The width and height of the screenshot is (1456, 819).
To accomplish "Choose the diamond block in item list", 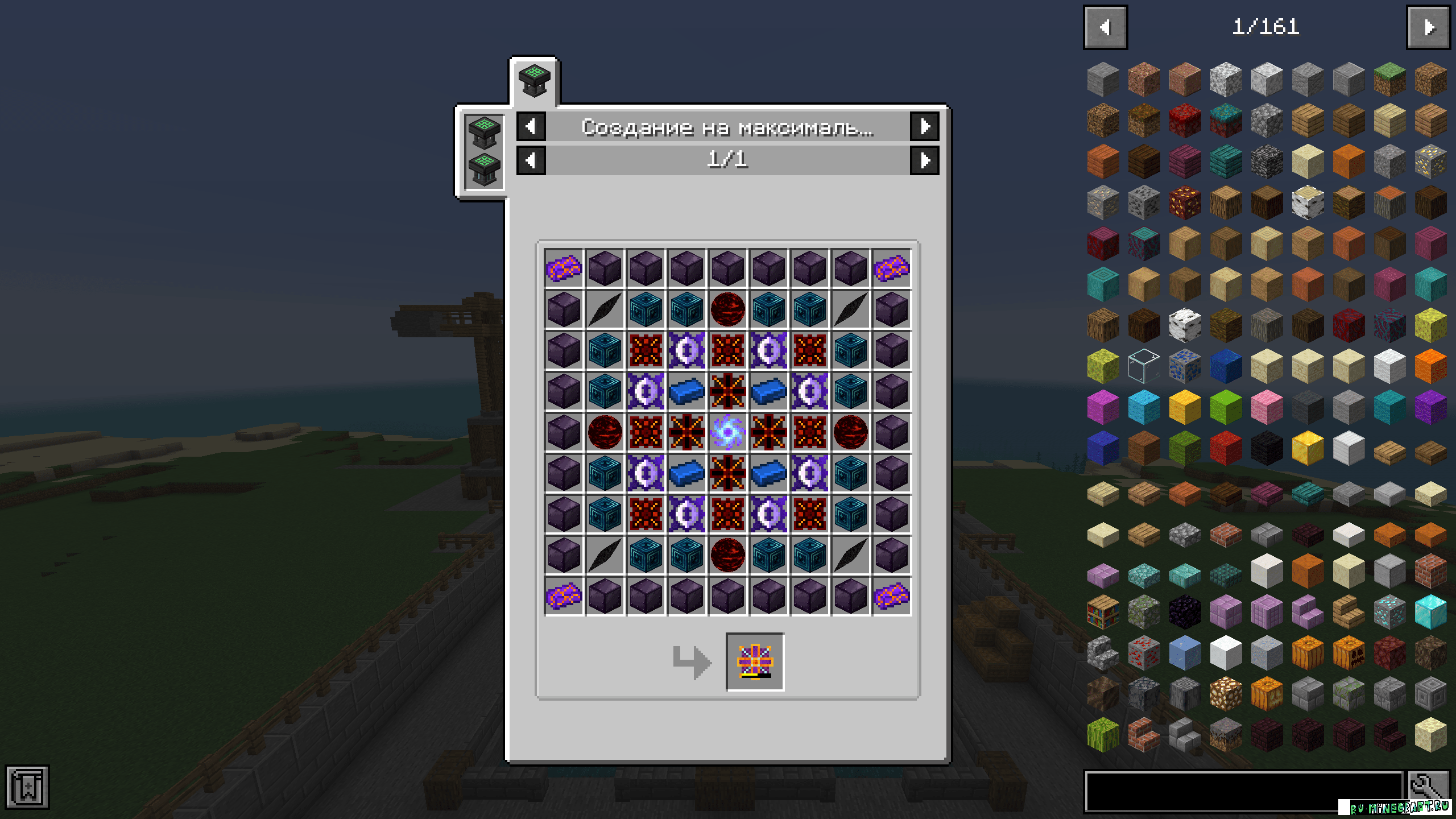I will click(x=1430, y=612).
